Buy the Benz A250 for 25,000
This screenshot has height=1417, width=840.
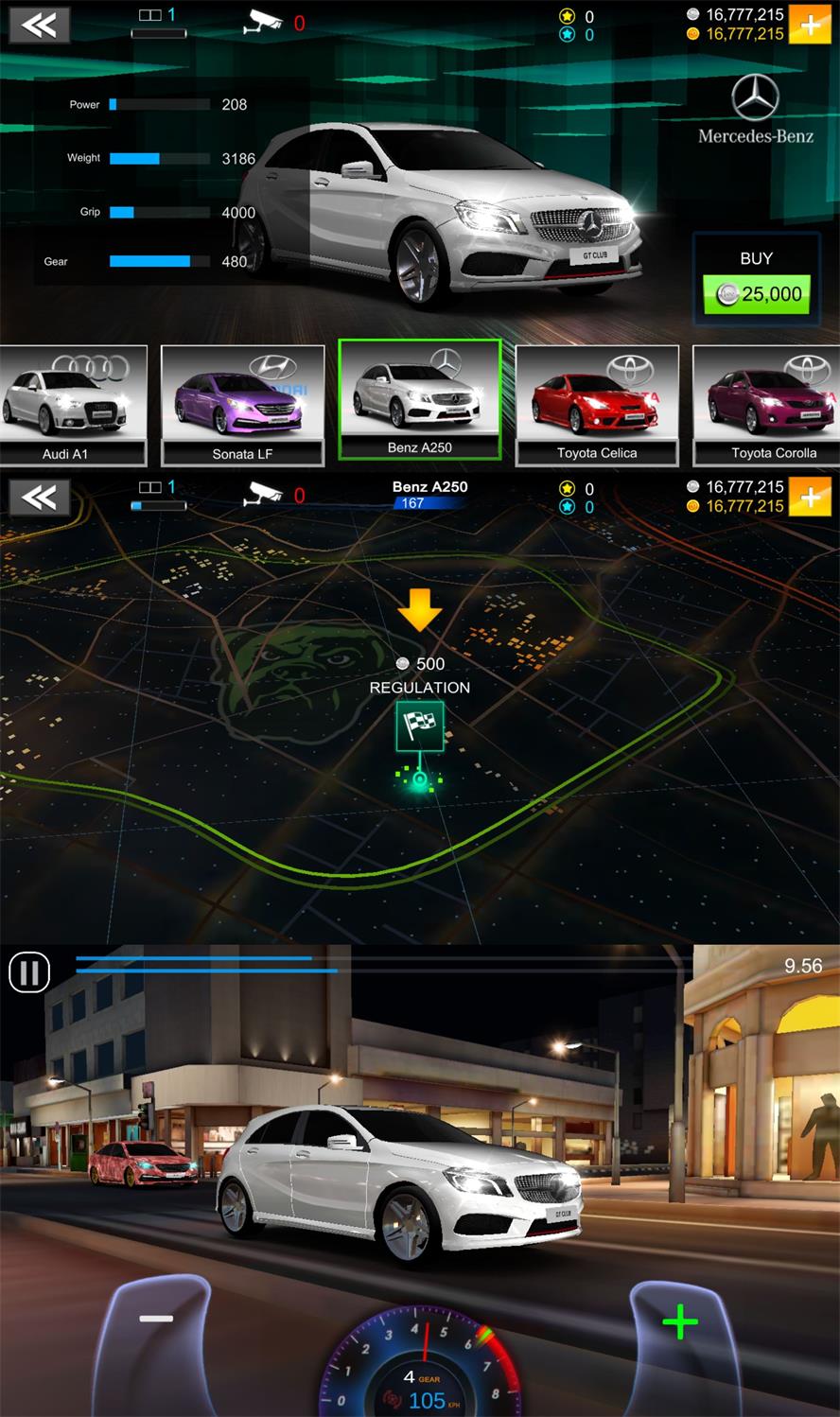pos(757,294)
